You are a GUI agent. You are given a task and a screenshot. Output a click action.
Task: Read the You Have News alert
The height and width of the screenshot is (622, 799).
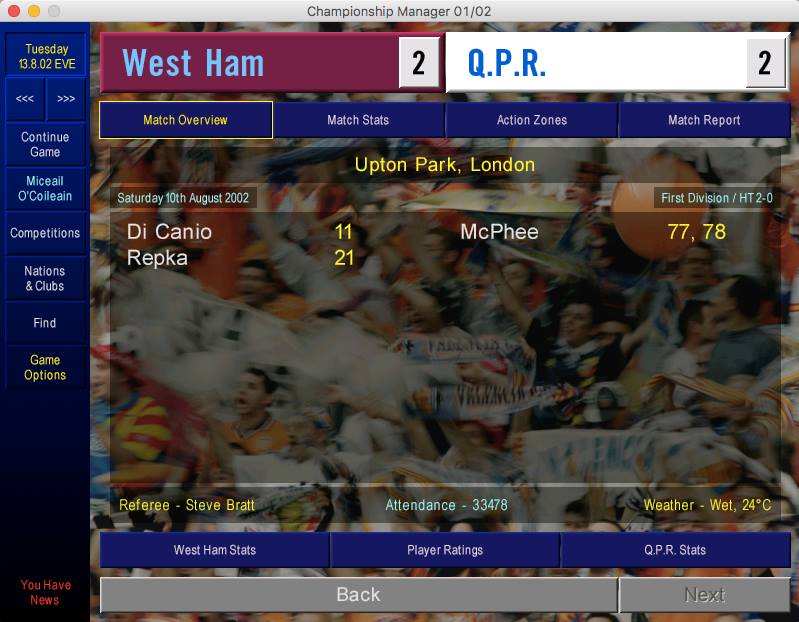(x=45, y=593)
